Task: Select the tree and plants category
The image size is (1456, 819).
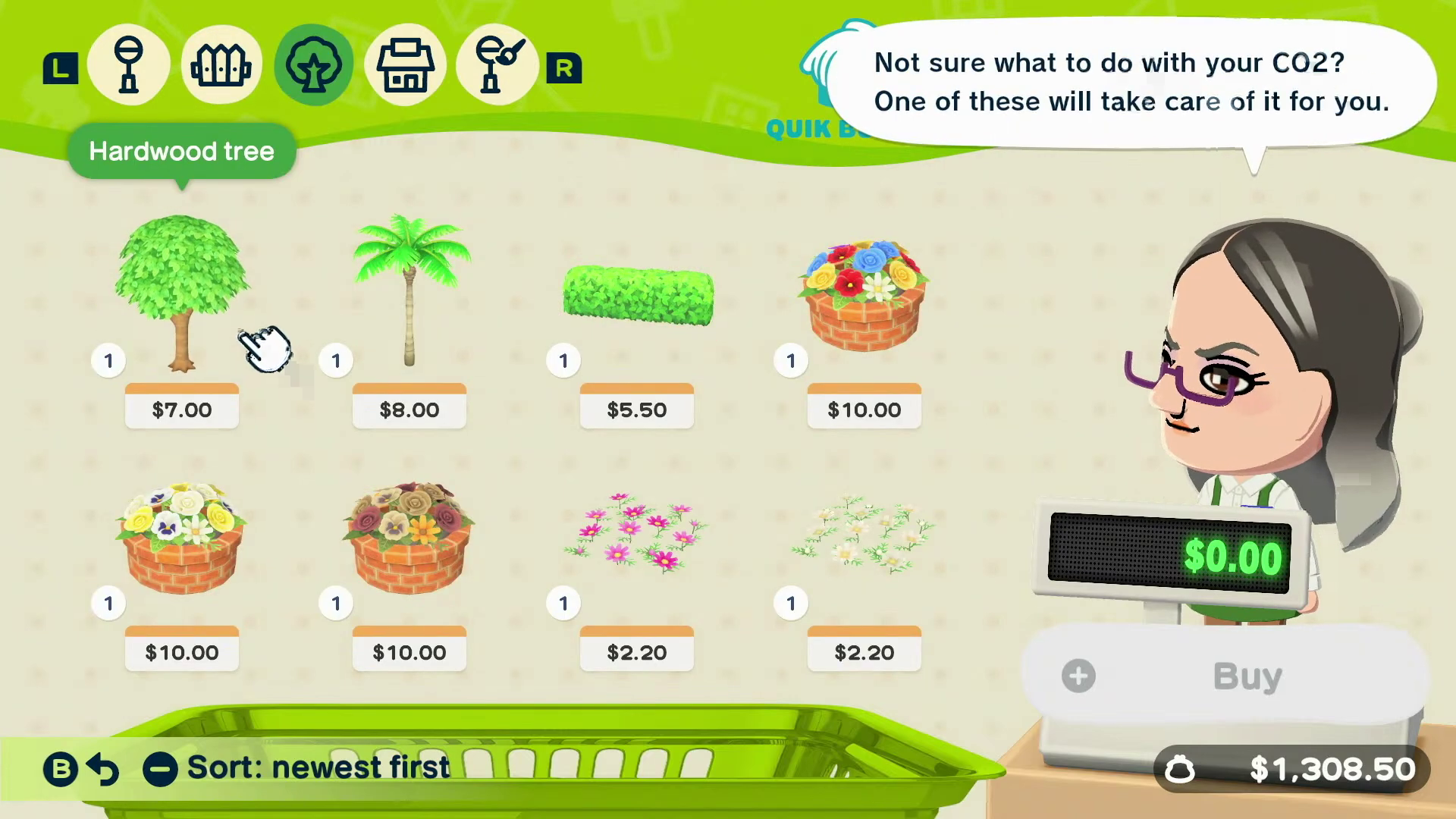Action: click(314, 64)
